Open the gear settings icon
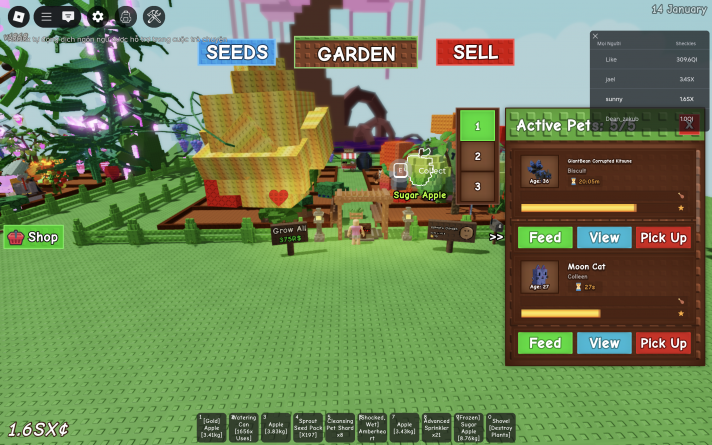 click(x=97, y=16)
